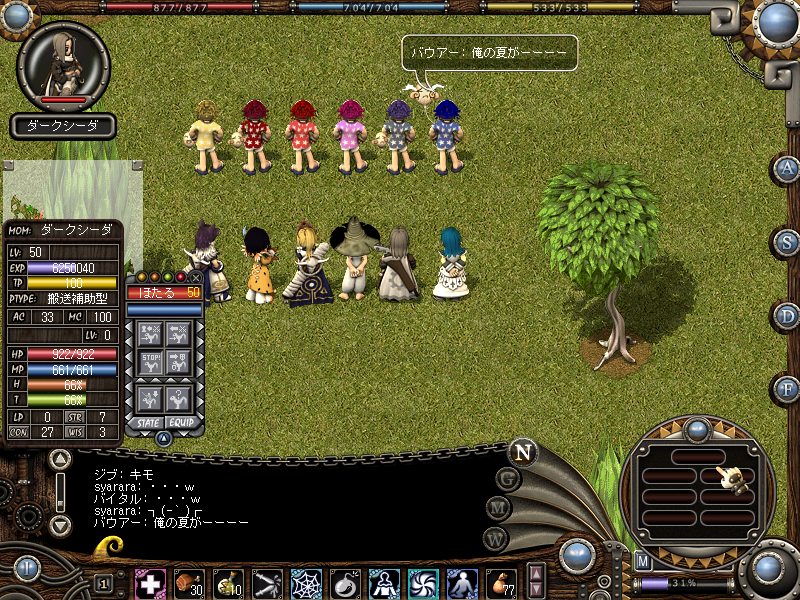Close the pet command panel
Screen dimensions: 800x600
coord(195,277)
